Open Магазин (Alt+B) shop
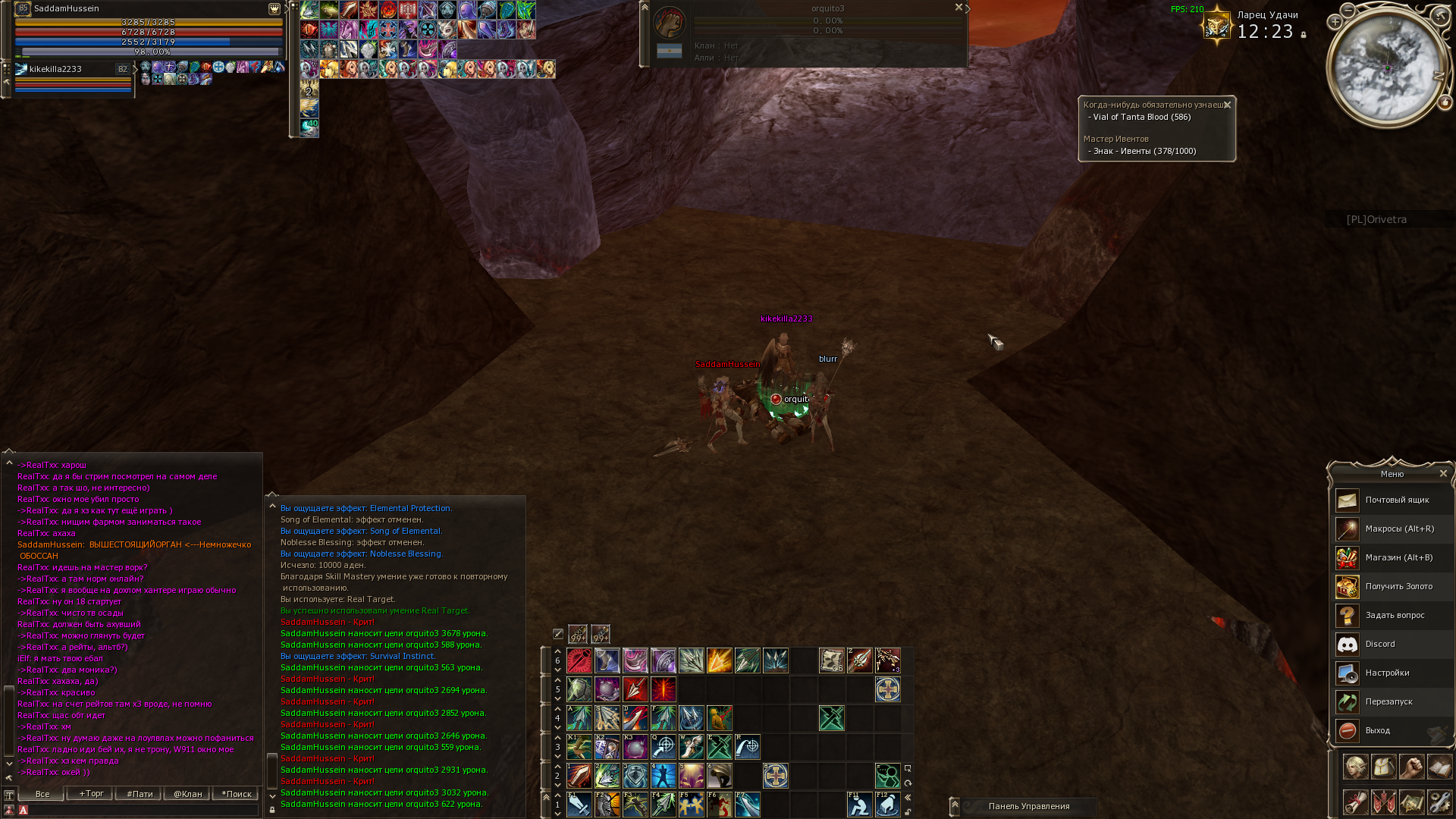1456x819 pixels. click(x=1394, y=558)
